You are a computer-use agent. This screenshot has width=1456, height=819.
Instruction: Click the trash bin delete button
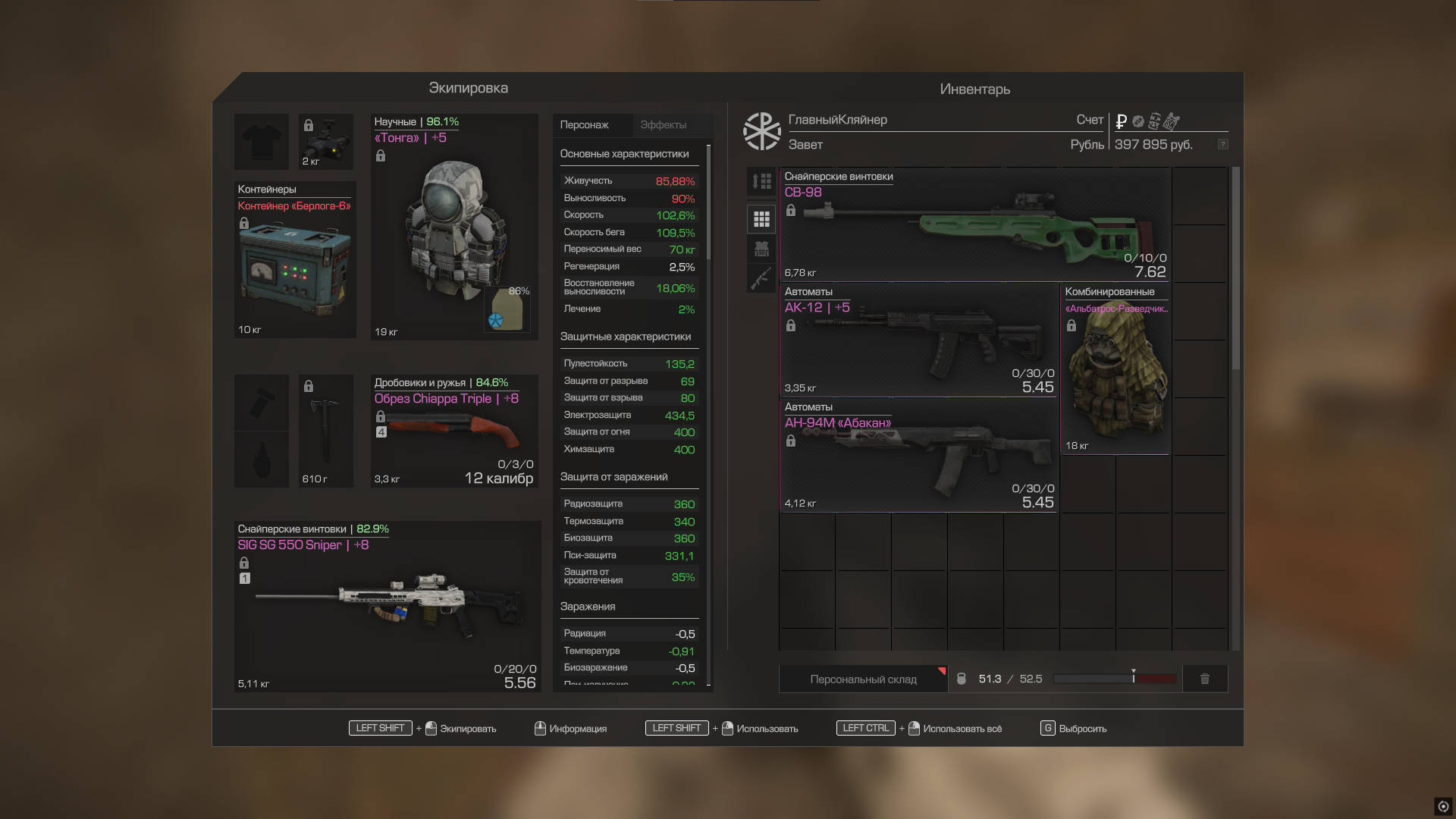point(1204,679)
